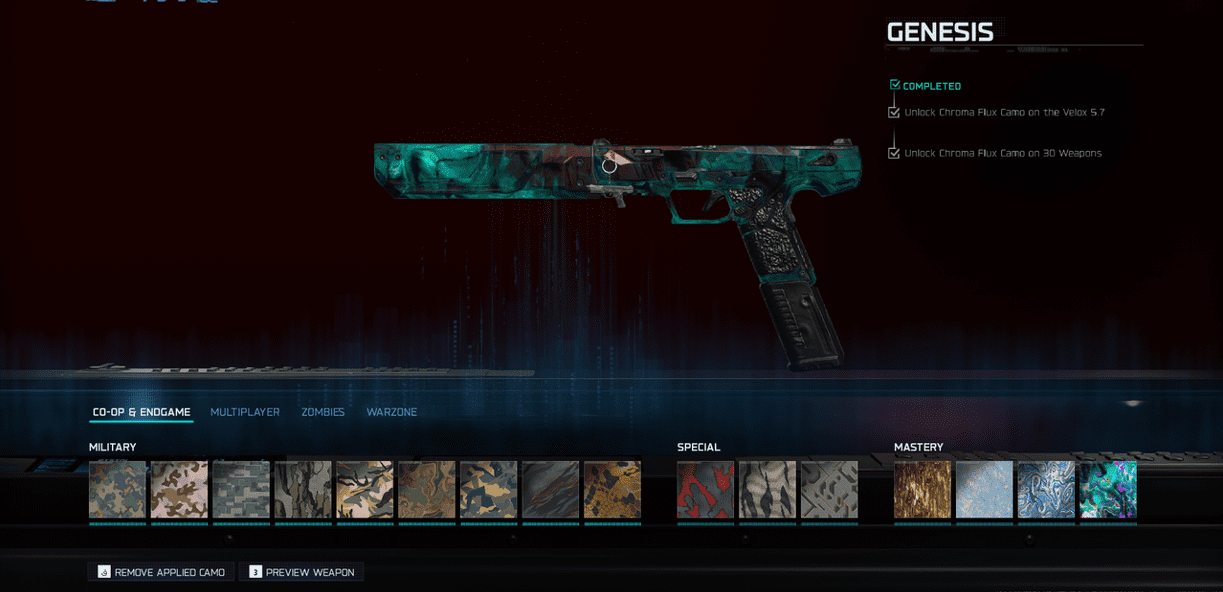Select the Warzone camo tab

coord(392,412)
